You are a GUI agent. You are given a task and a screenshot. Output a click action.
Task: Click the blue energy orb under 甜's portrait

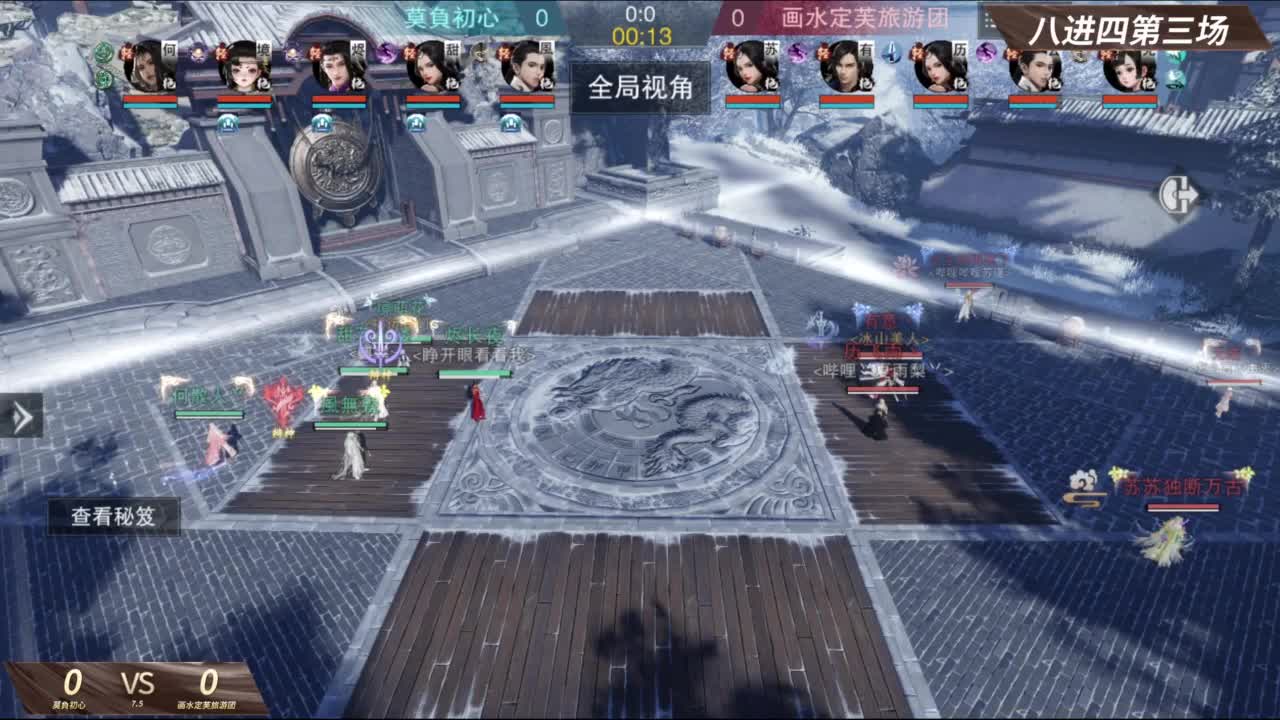[415, 122]
